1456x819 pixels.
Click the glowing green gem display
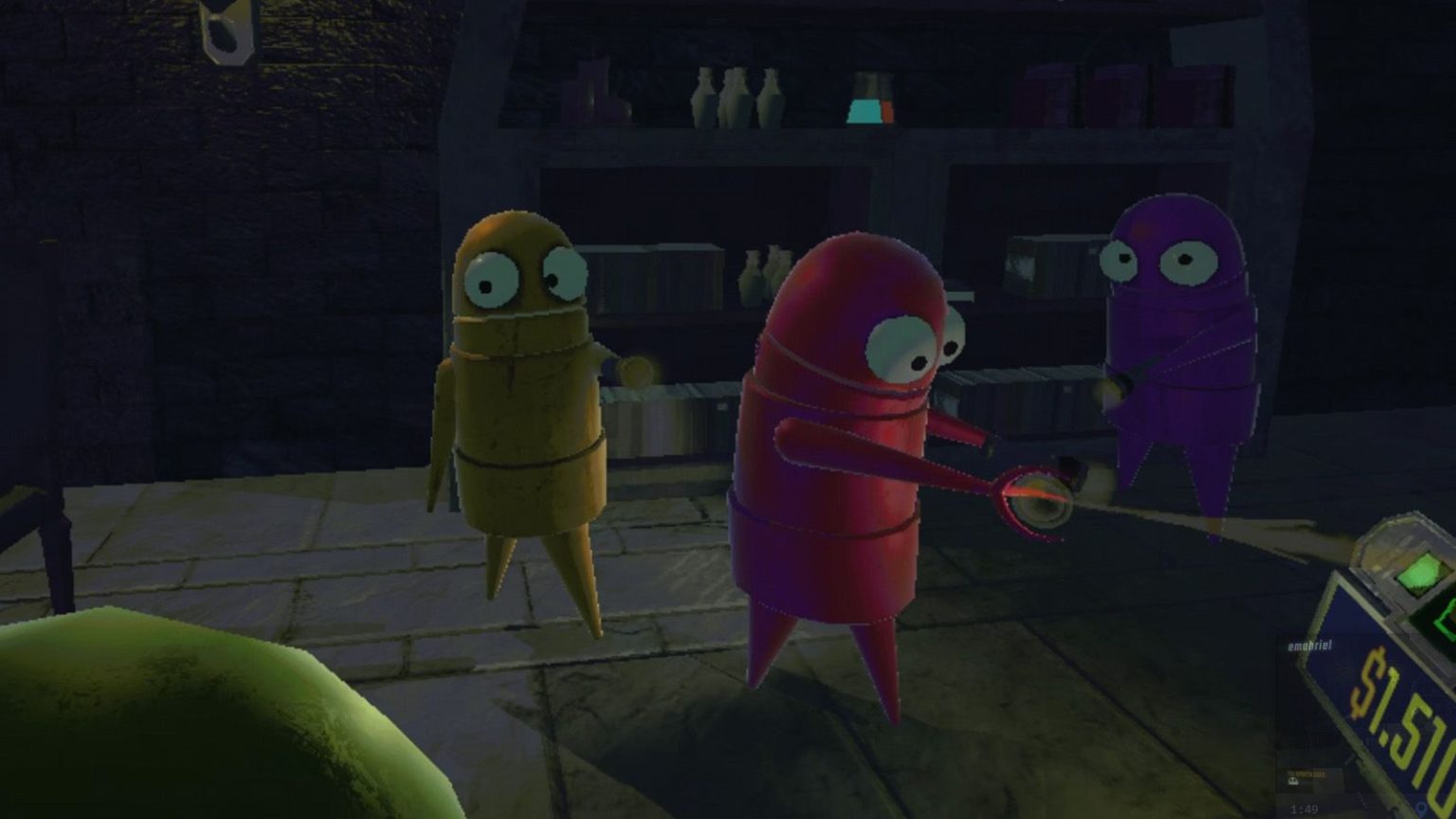coord(1419,573)
